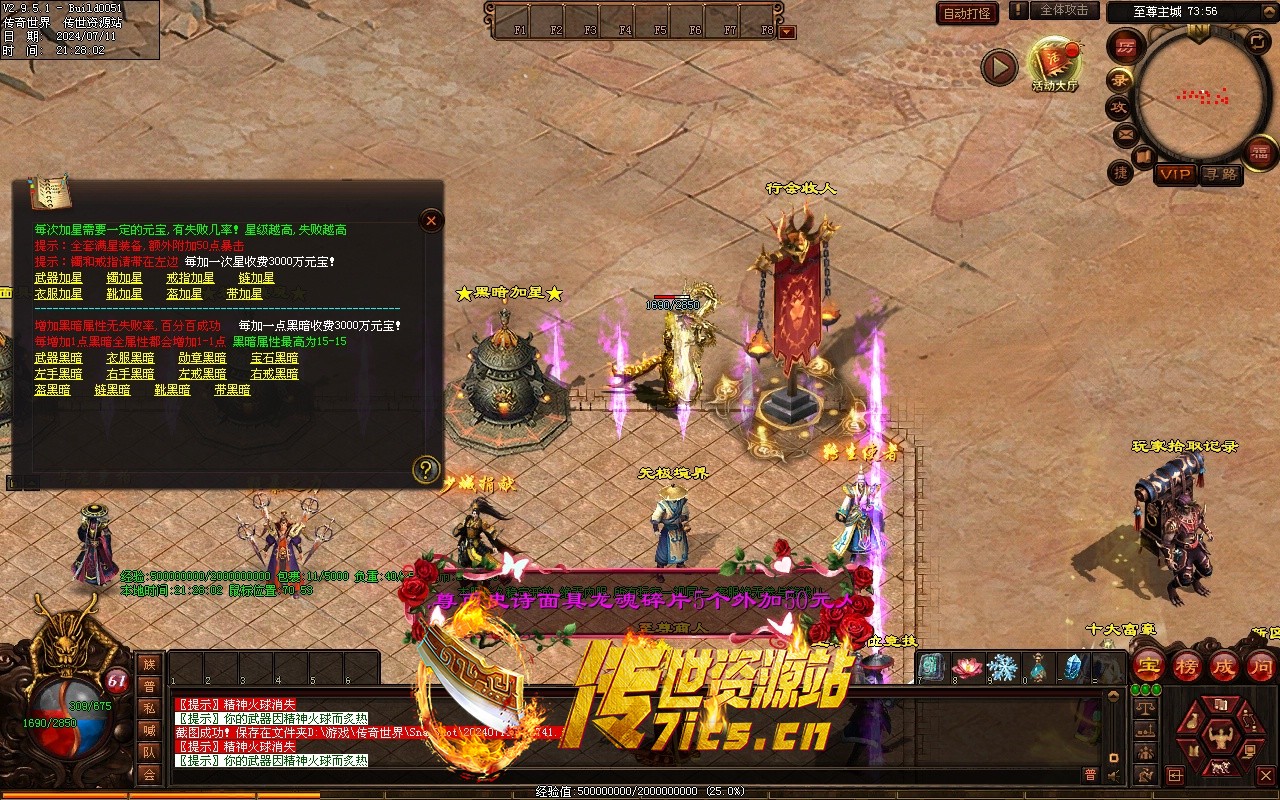Open the VIP panel
Viewport: 1280px width, 800px height.
pos(1175,174)
